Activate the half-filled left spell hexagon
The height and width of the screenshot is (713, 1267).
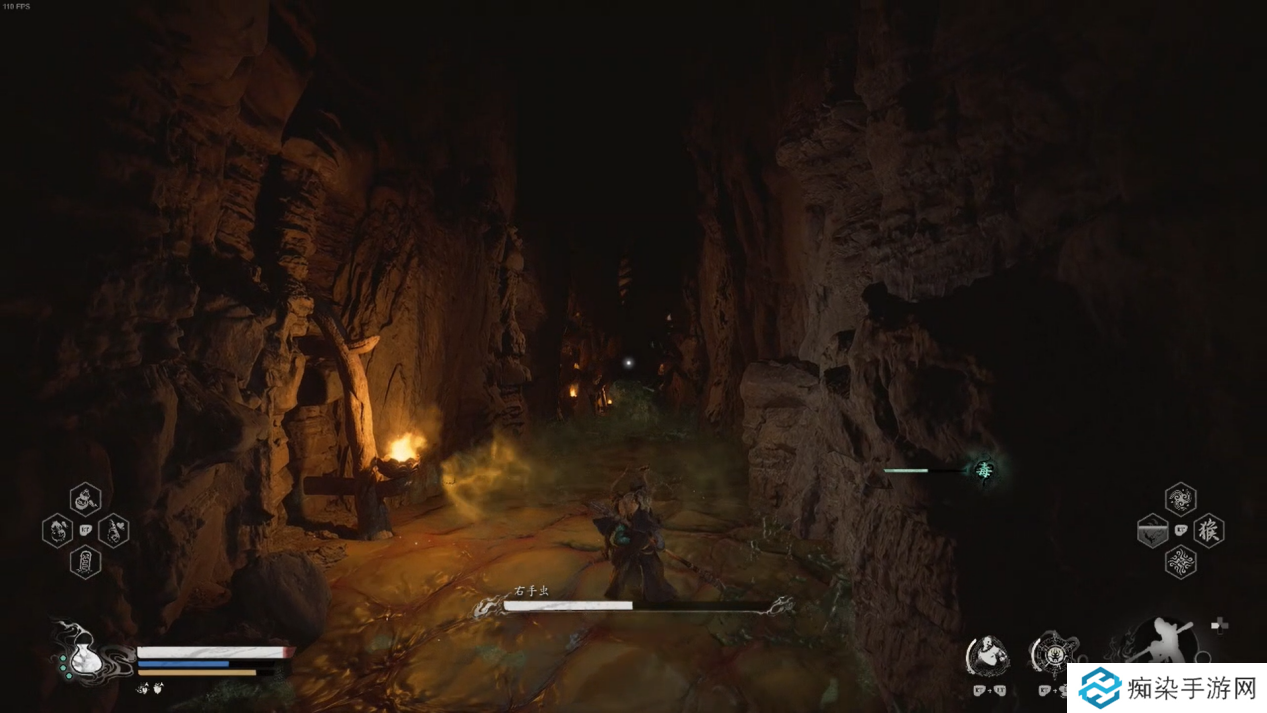1153,530
